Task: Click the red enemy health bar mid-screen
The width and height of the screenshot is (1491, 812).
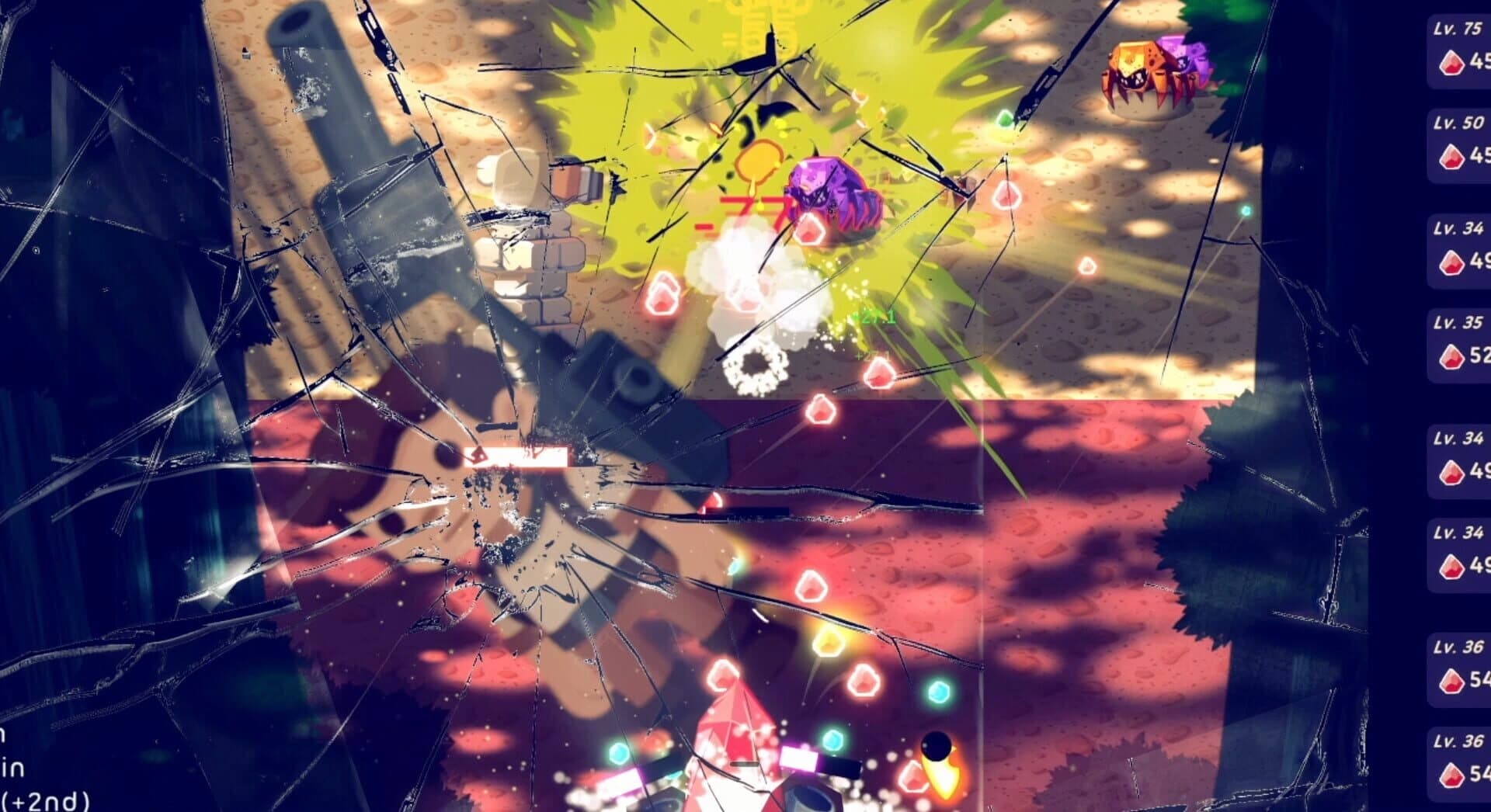Action: pos(516,456)
